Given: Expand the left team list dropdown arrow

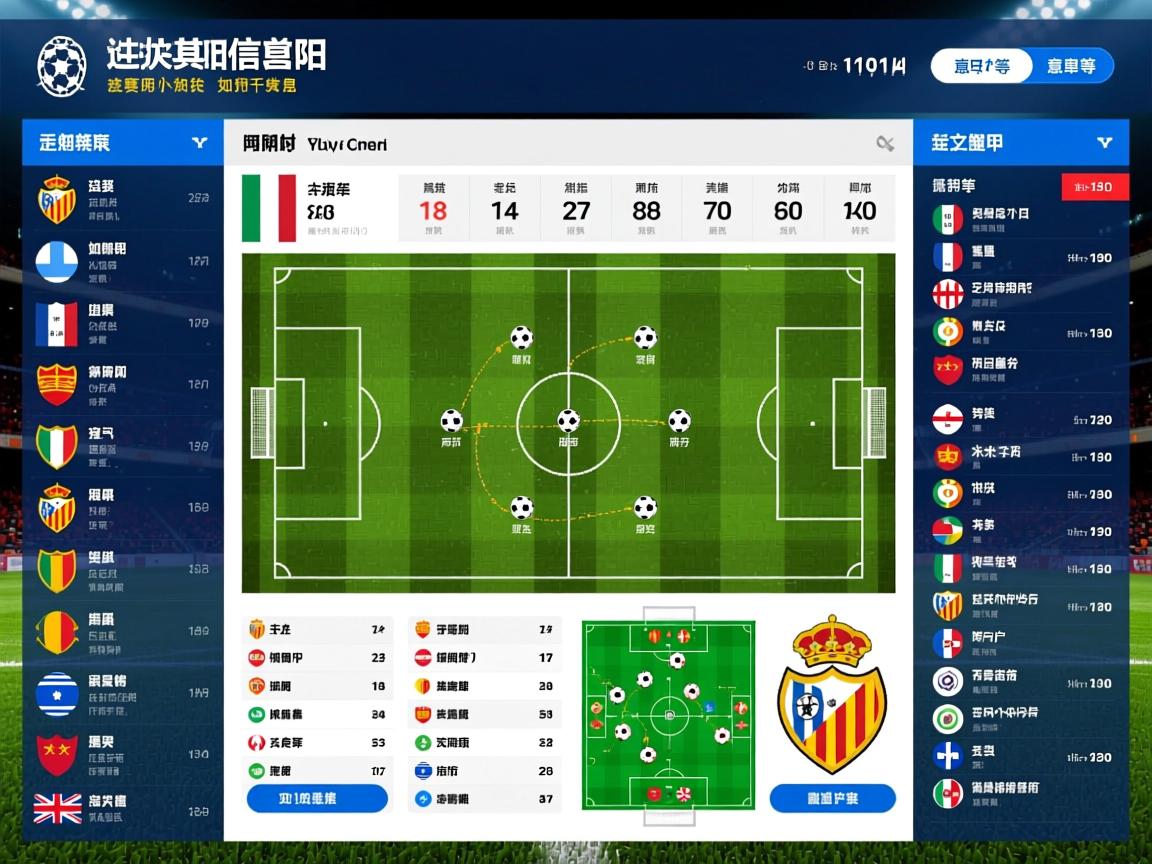Looking at the screenshot, I should (x=200, y=143).
